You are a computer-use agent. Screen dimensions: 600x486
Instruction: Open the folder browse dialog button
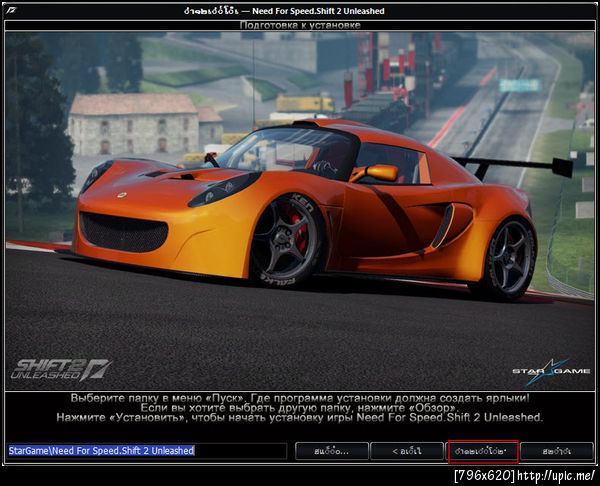coord(331,451)
